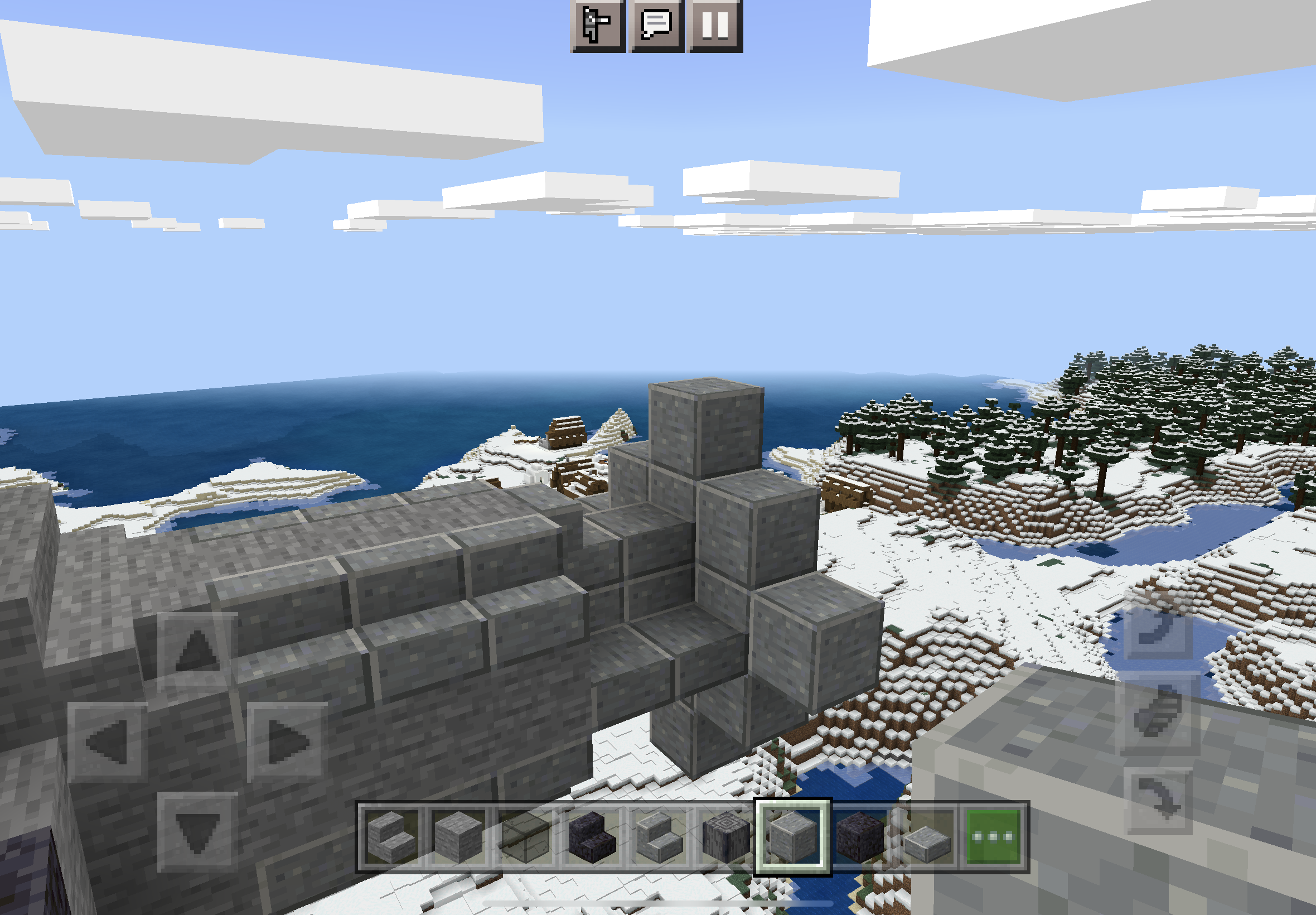This screenshot has height=915, width=1316.
Task: Choose the gray stone slab slot
Action: click(x=926, y=837)
